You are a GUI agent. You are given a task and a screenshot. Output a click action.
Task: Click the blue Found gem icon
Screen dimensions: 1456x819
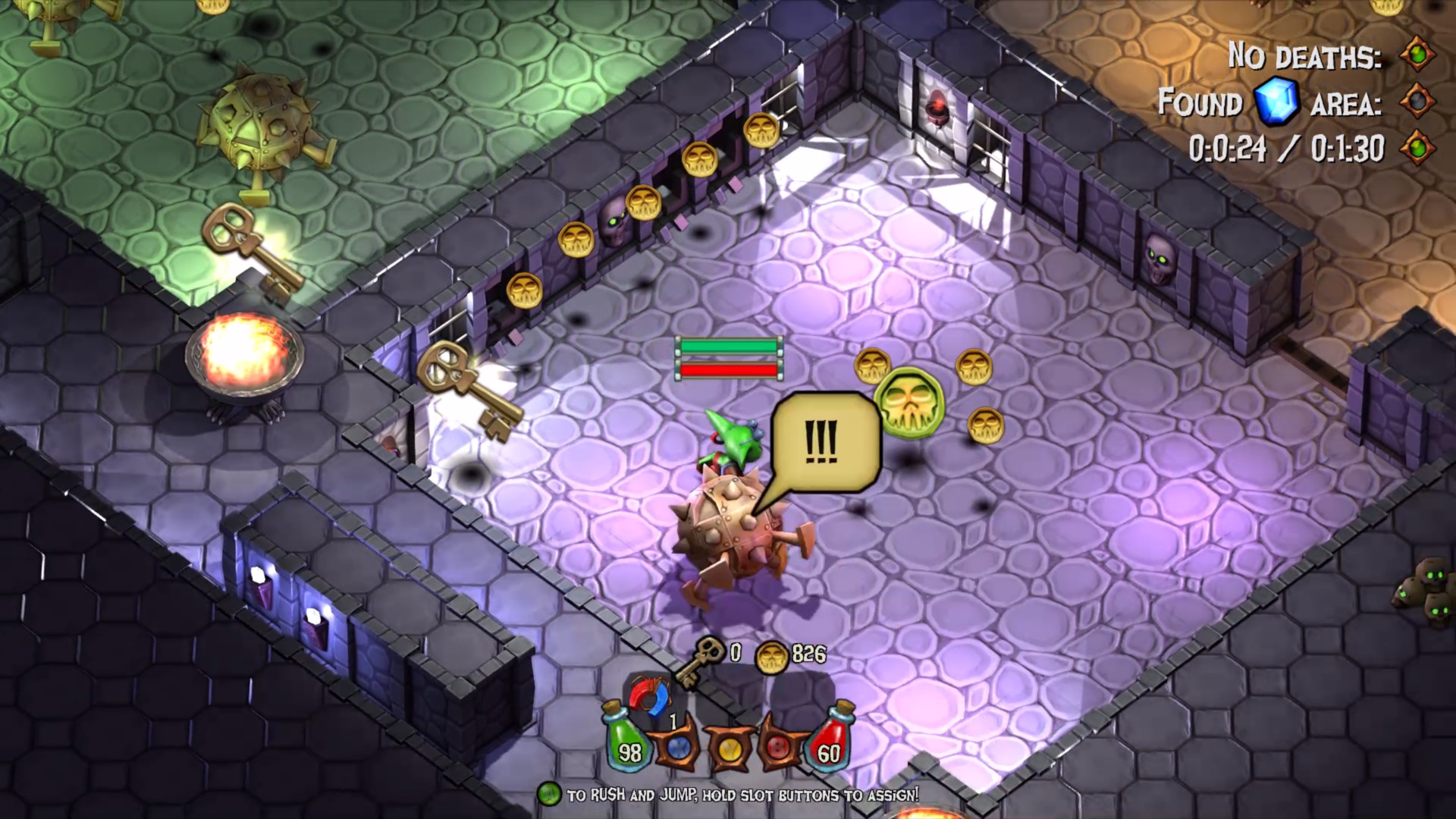coord(1279,103)
